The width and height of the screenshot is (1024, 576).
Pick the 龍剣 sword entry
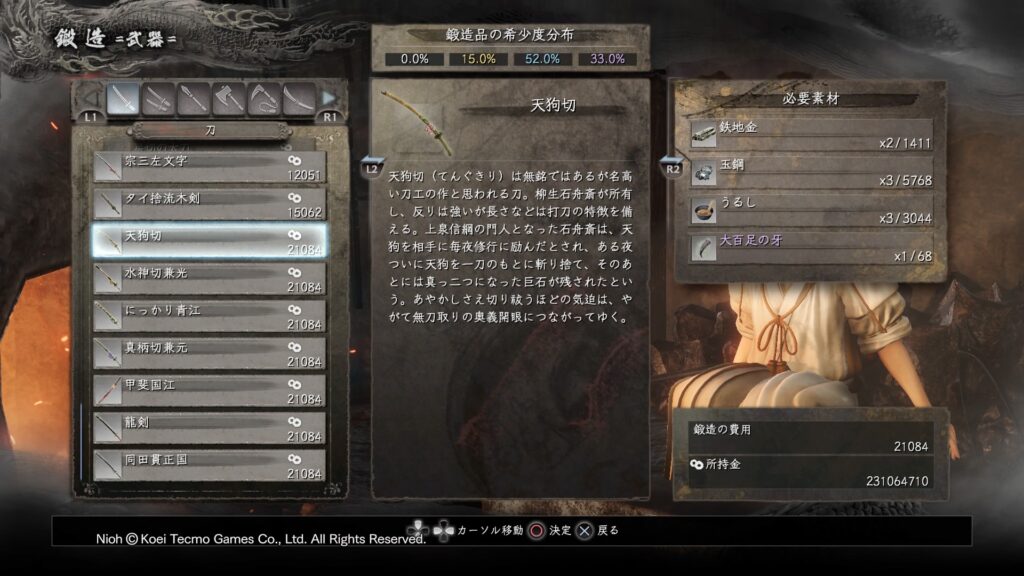point(209,429)
